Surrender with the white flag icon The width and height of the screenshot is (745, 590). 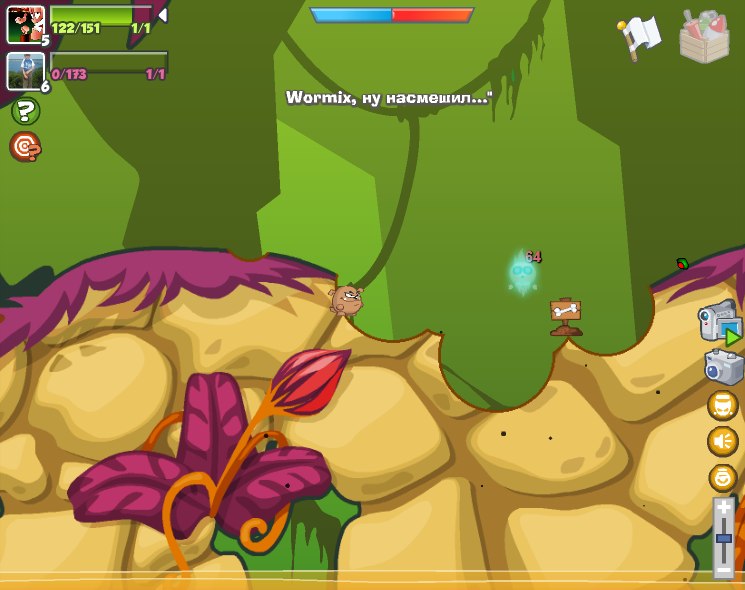(640, 36)
